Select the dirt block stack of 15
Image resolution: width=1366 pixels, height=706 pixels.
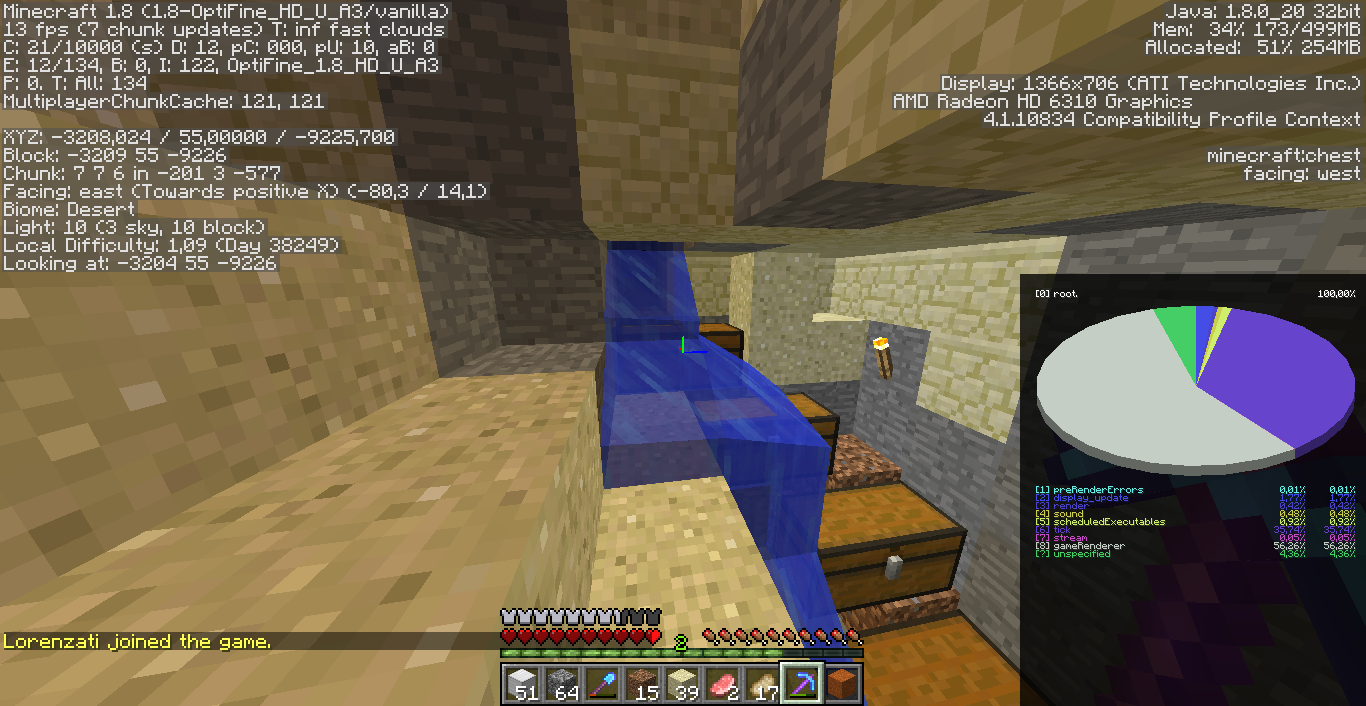[x=642, y=684]
